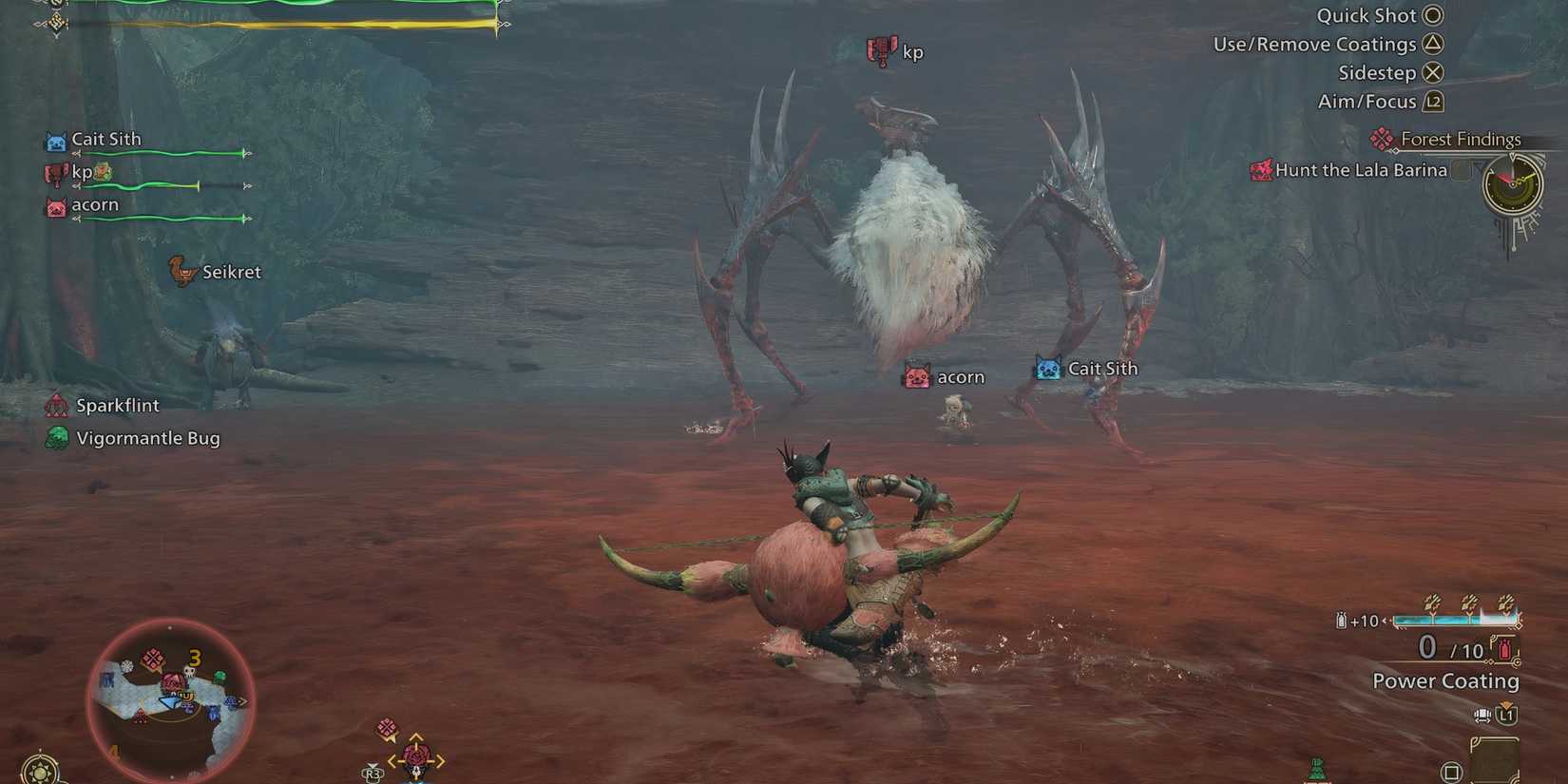Click the Sidestep action label
Screen dimensions: 1568x784
pyautogui.click(x=1375, y=72)
